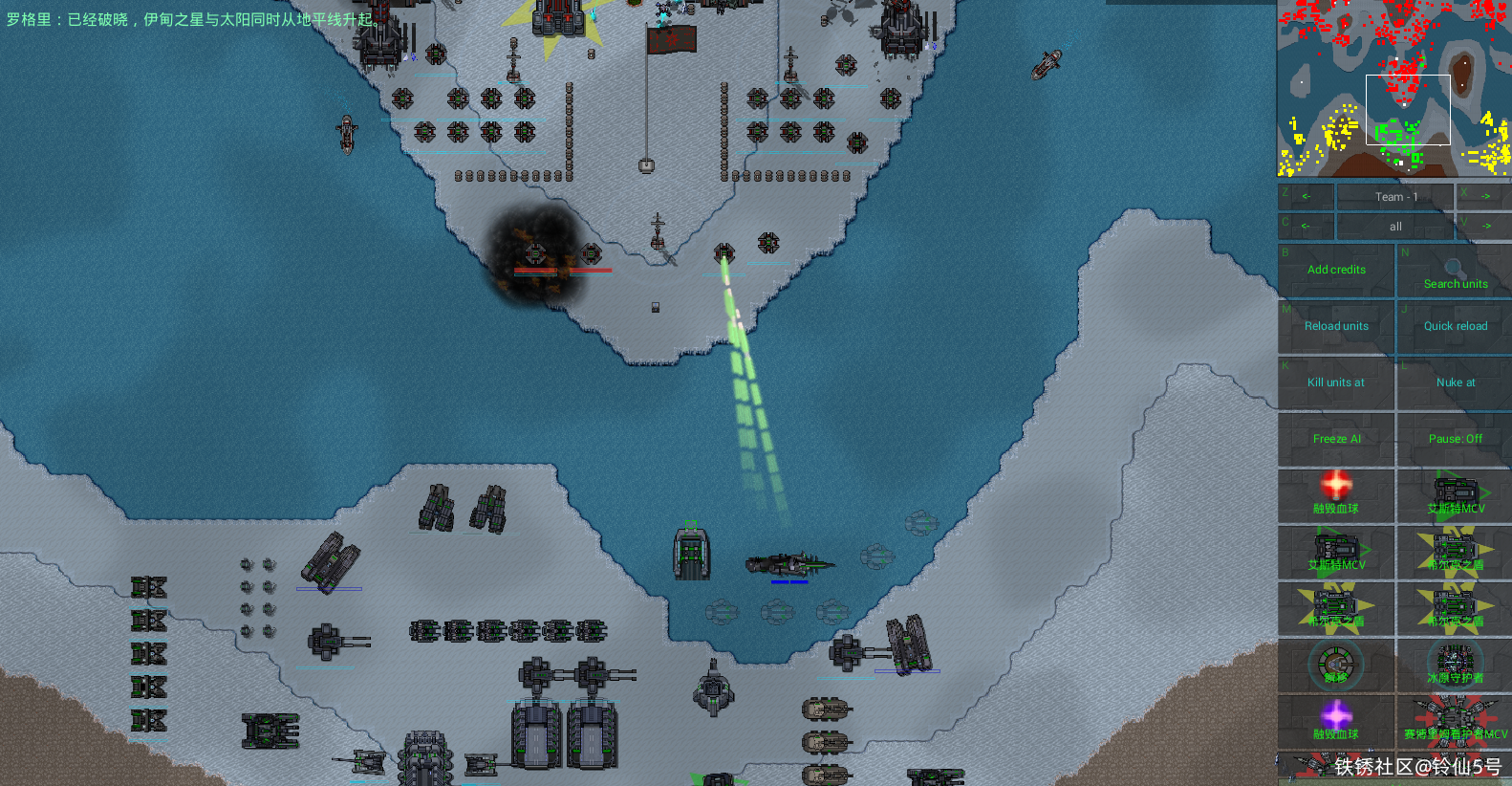Screen dimensions: 1512x786
Task: Pick the 冰原守护者 unit
Action: [1455, 664]
